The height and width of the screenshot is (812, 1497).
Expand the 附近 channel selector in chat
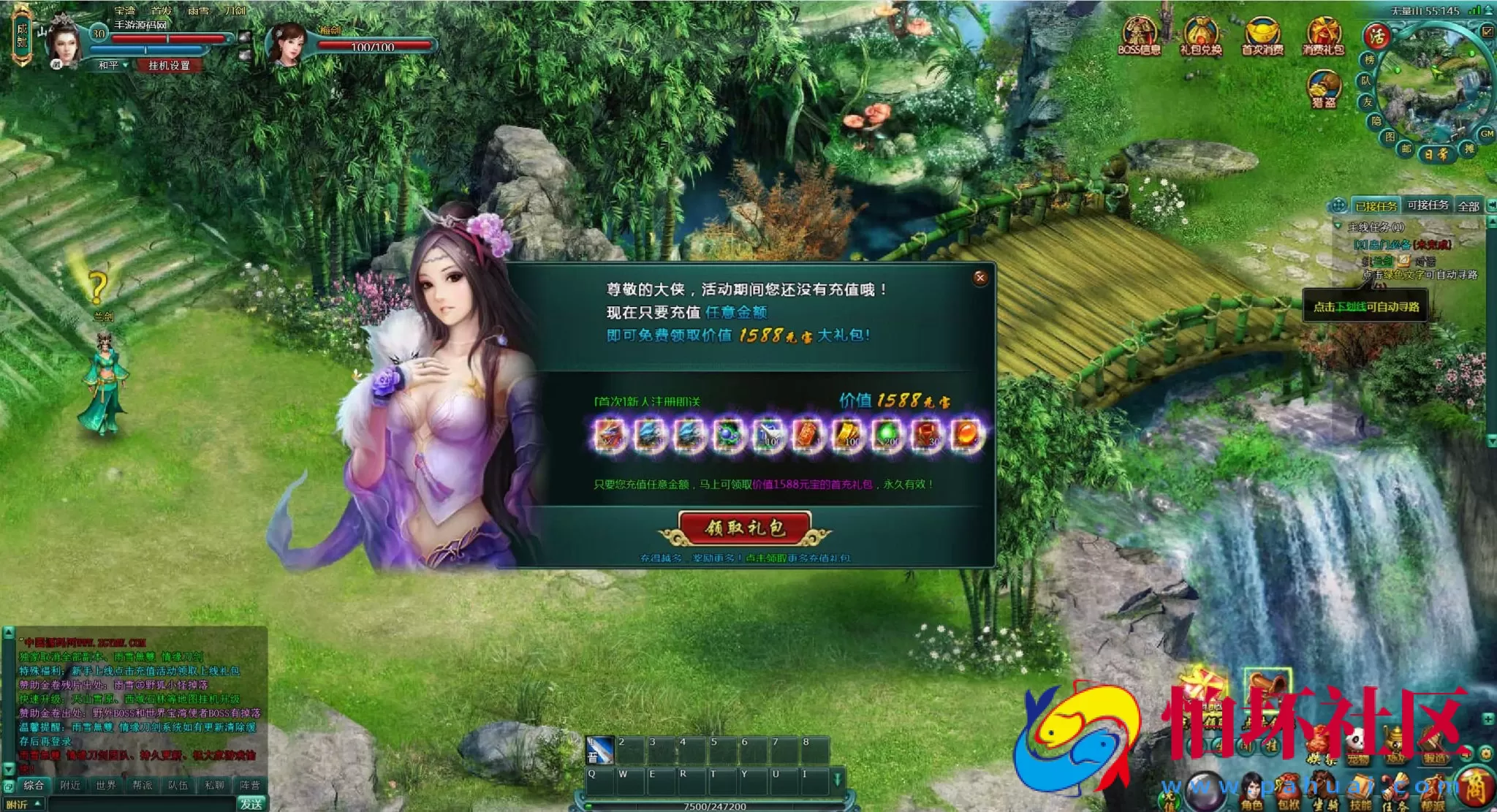tap(23, 805)
